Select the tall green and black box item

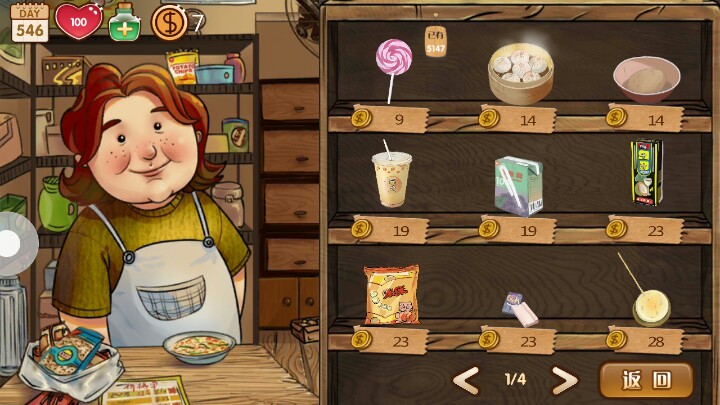coord(646,174)
